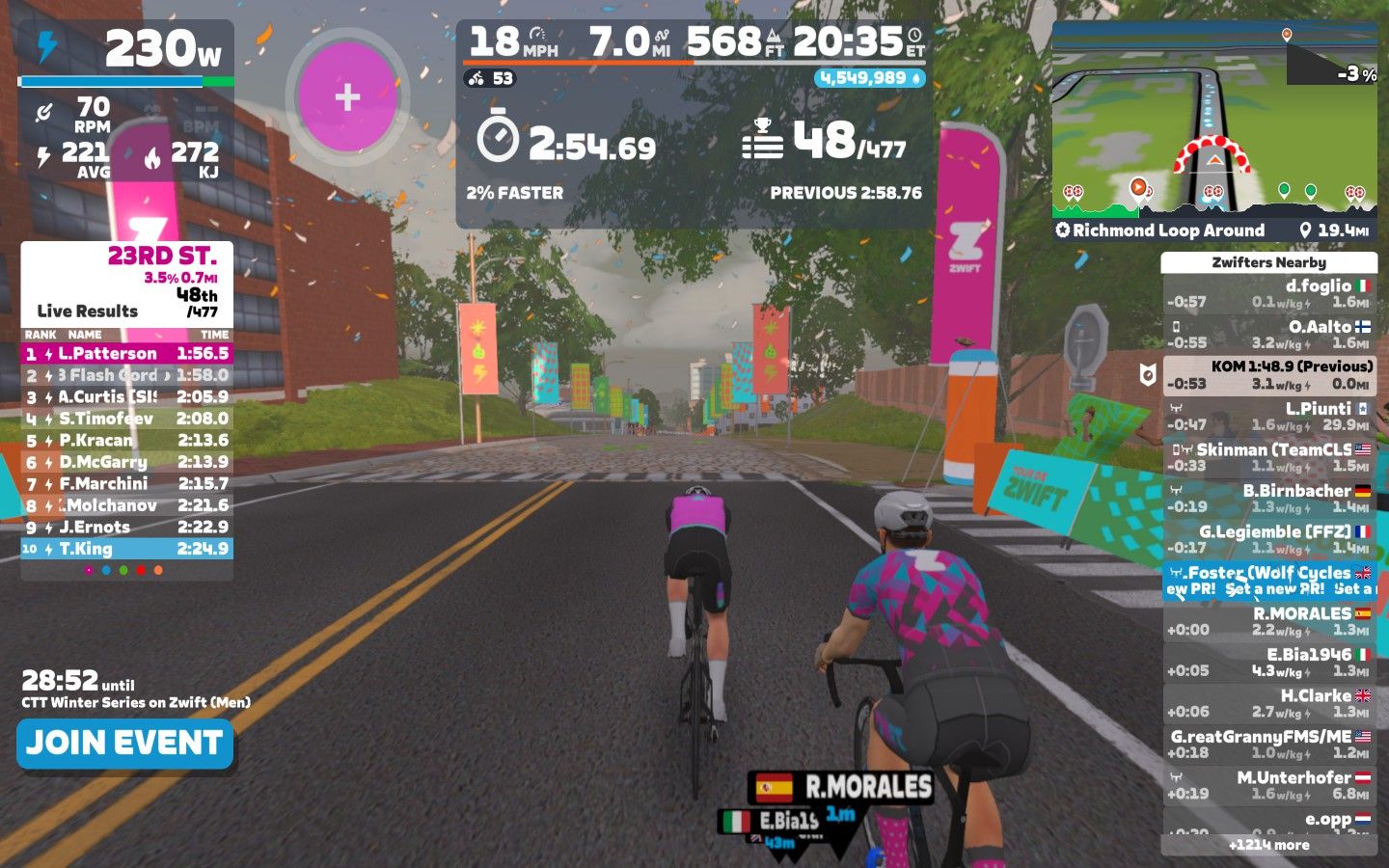Click the Live Results page dots
Image resolution: width=1389 pixels, height=868 pixels.
coord(123,570)
